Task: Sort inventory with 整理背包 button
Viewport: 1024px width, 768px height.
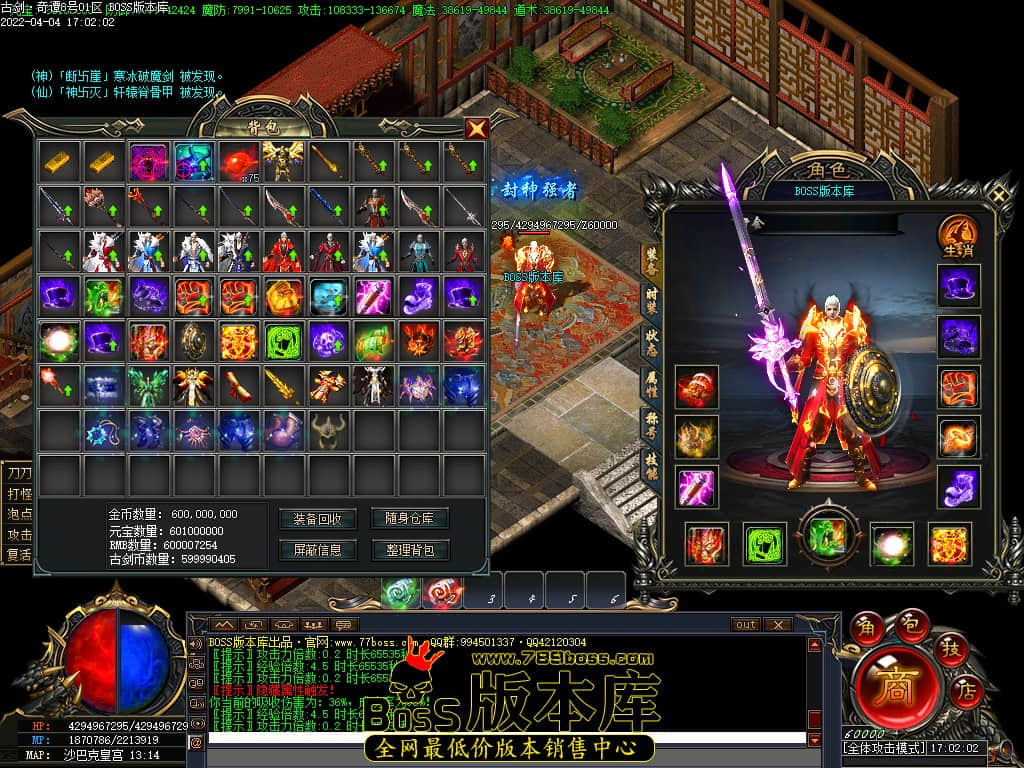Action: coord(410,550)
